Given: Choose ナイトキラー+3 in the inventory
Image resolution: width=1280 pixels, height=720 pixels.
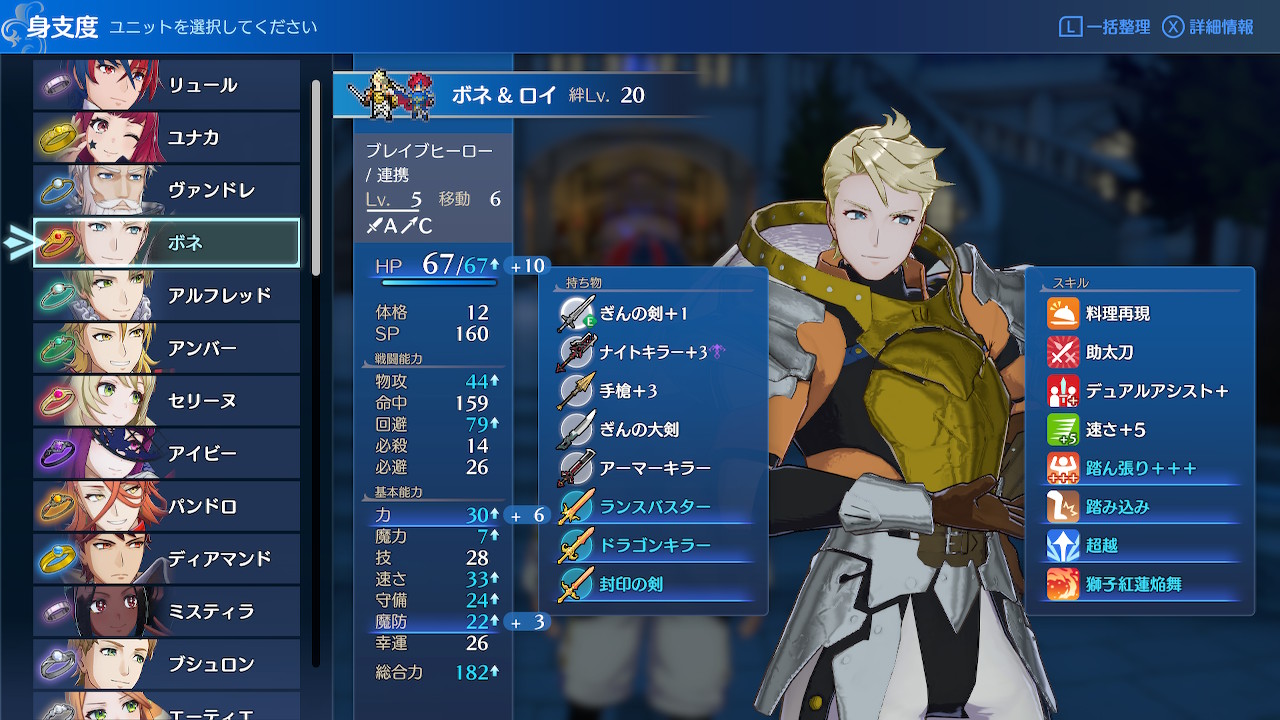Looking at the screenshot, I should [x=653, y=352].
